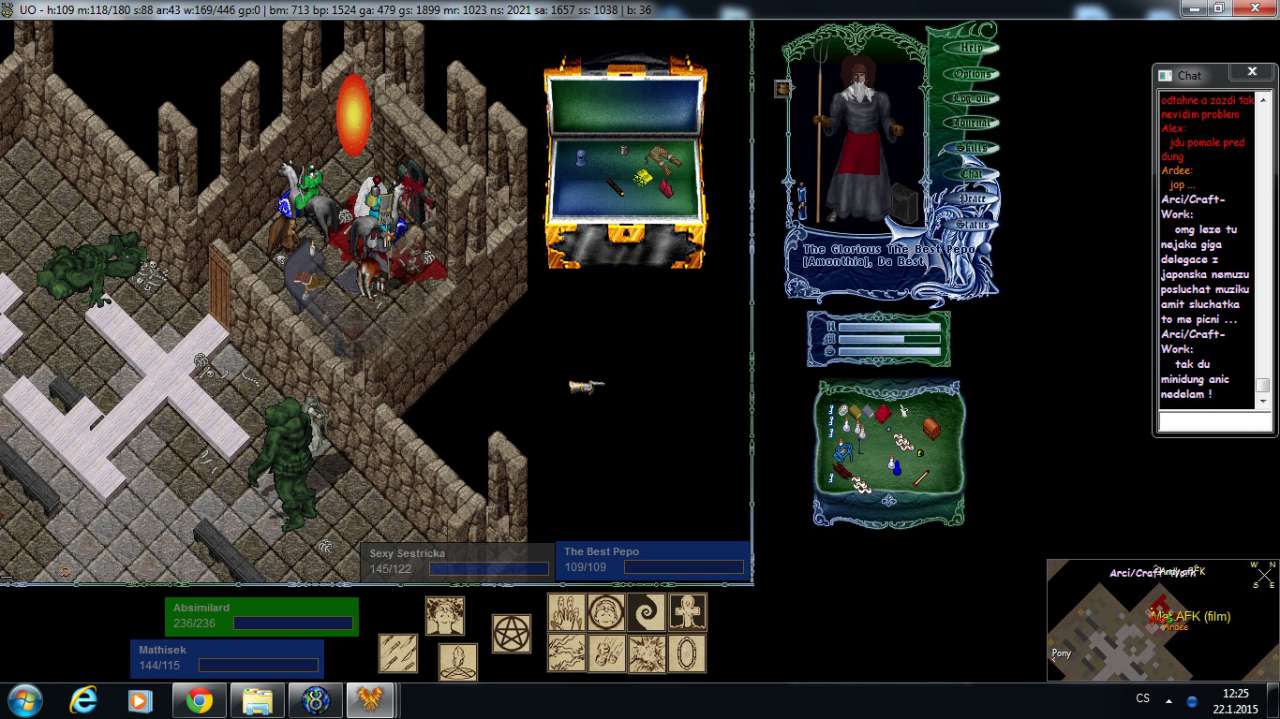
Task: Cast the spiral spell icon
Action: click(x=646, y=612)
